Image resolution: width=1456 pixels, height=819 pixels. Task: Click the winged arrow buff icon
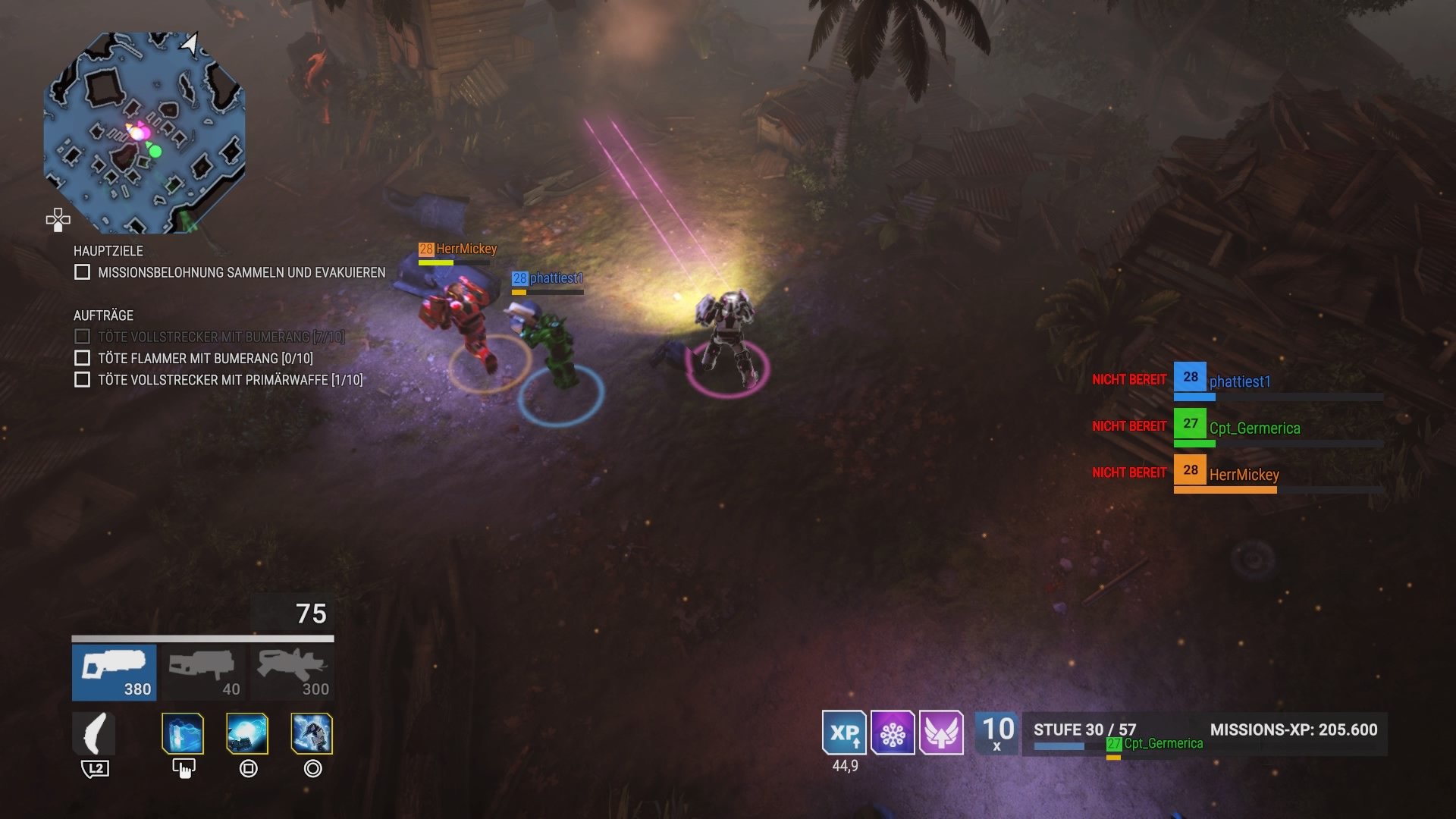tap(943, 734)
